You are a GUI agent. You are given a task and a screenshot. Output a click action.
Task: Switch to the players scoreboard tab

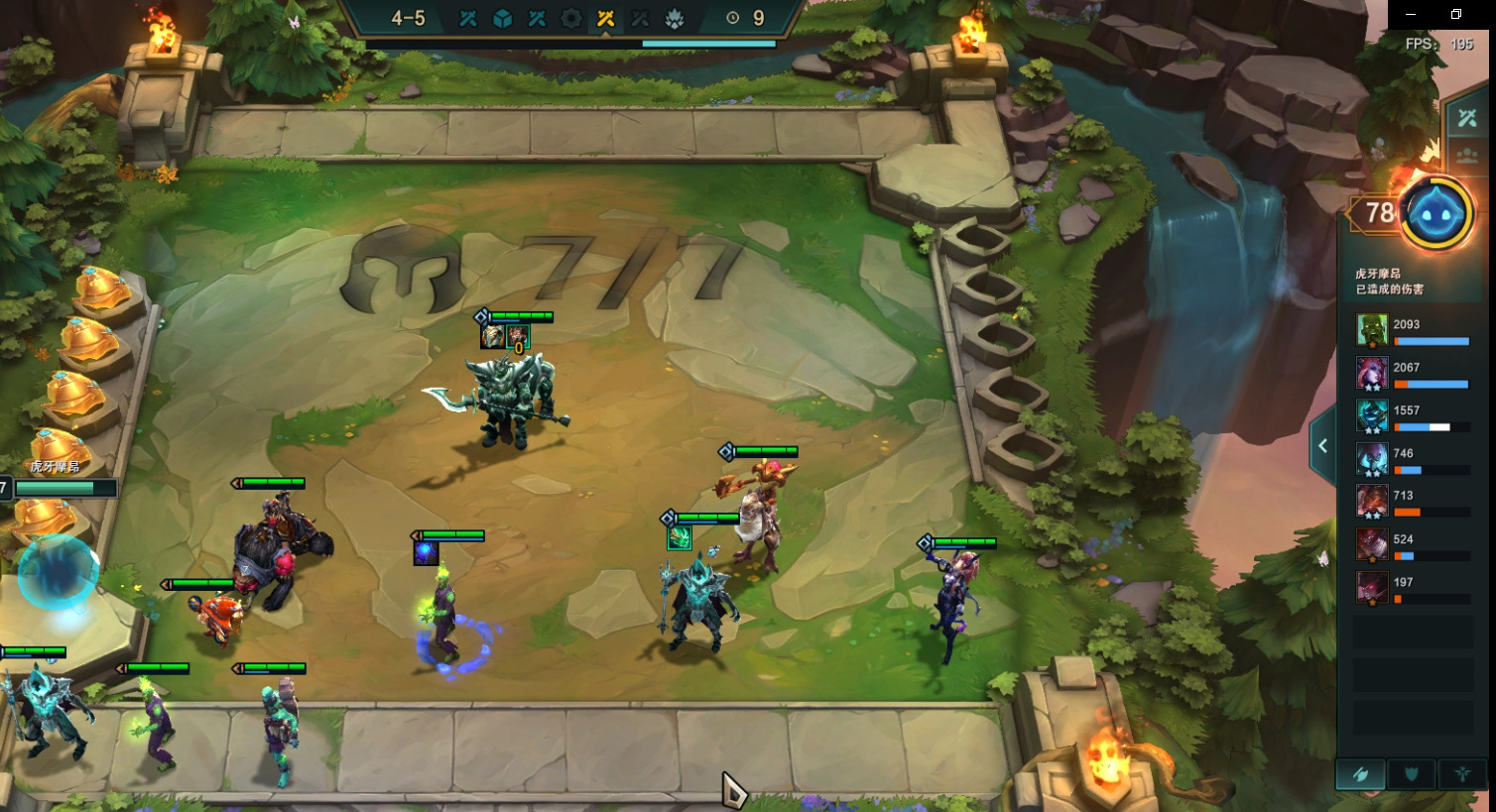[x=1466, y=157]
